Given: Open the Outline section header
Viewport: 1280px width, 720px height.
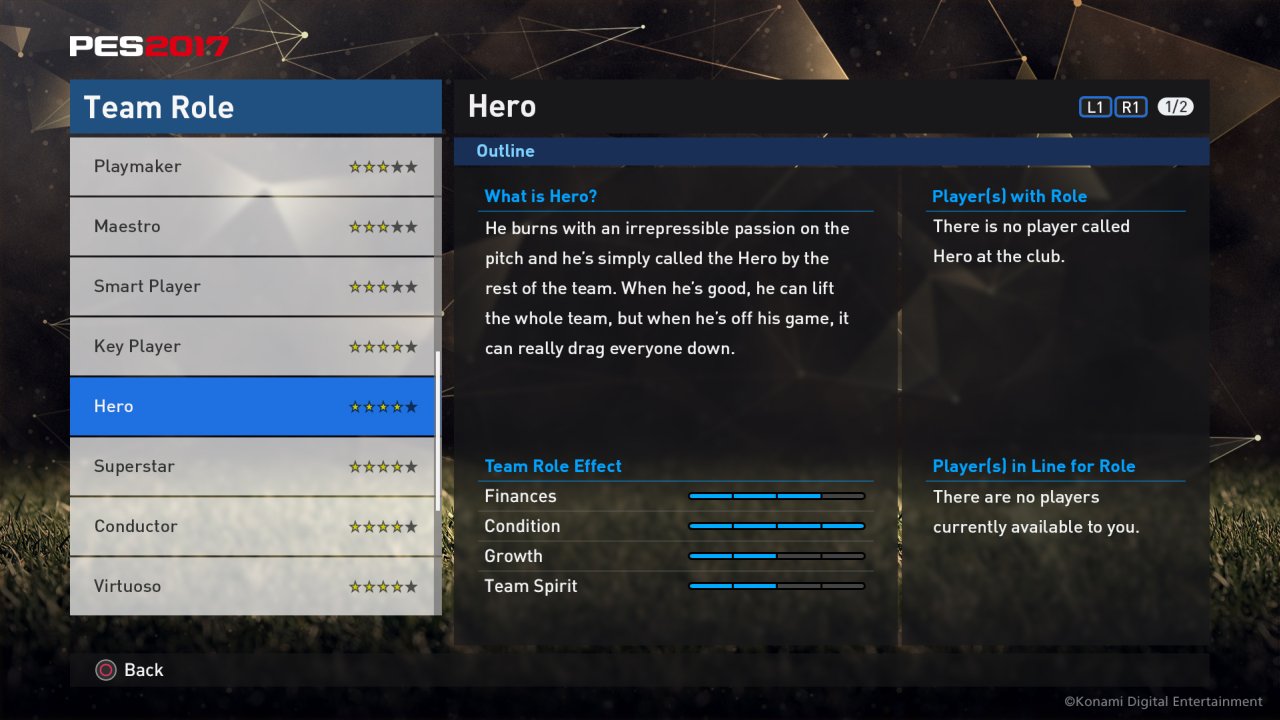Looking at the screenshot, I should click(505, 151).
